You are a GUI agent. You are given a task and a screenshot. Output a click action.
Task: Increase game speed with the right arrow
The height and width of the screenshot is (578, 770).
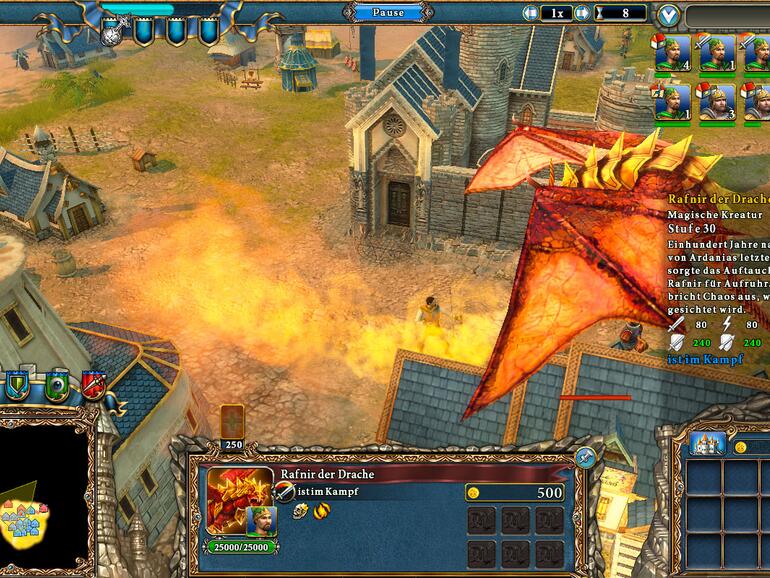pos(583,13)
